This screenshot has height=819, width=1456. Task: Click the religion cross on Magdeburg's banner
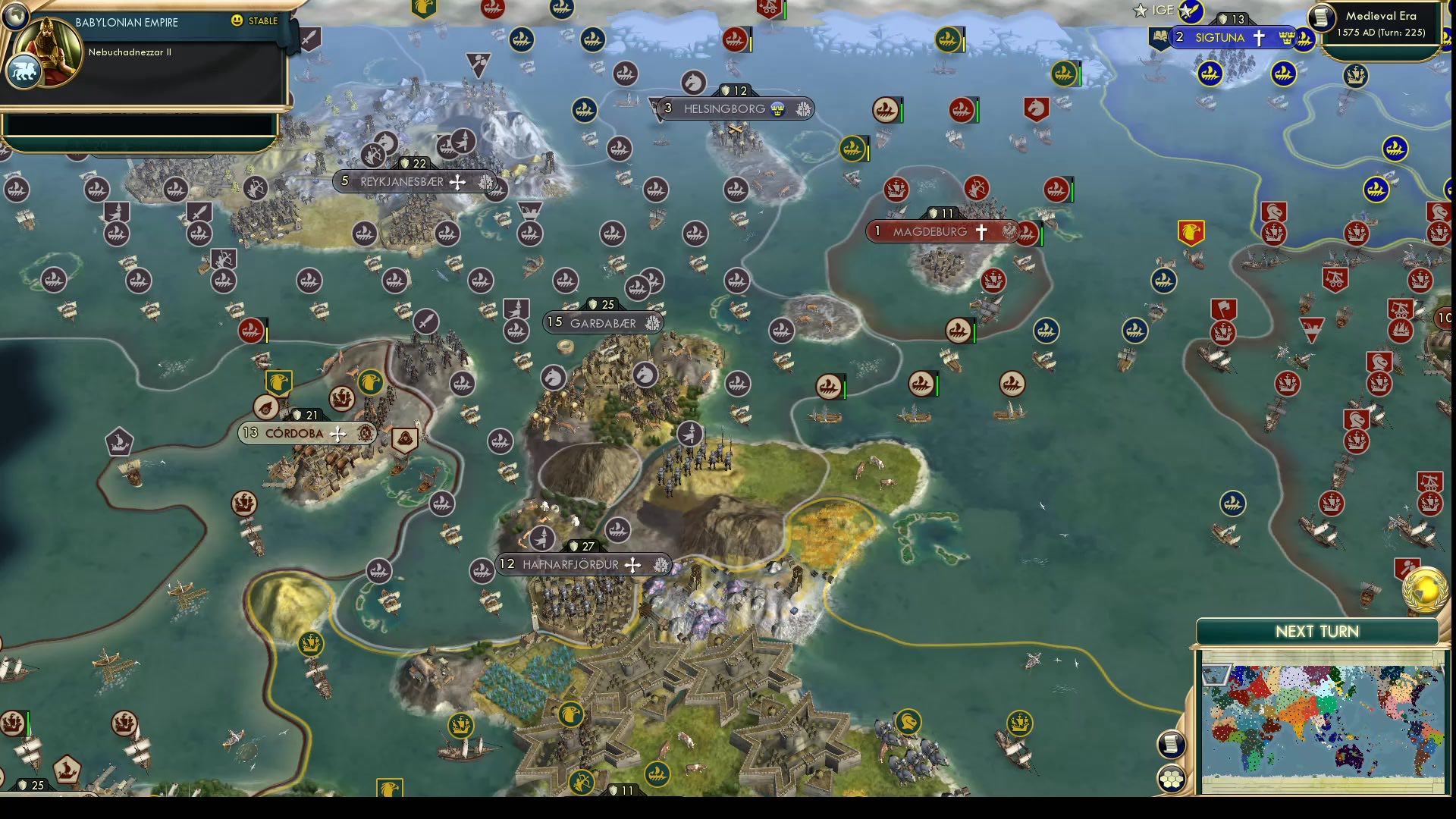[x=984, y=232]
